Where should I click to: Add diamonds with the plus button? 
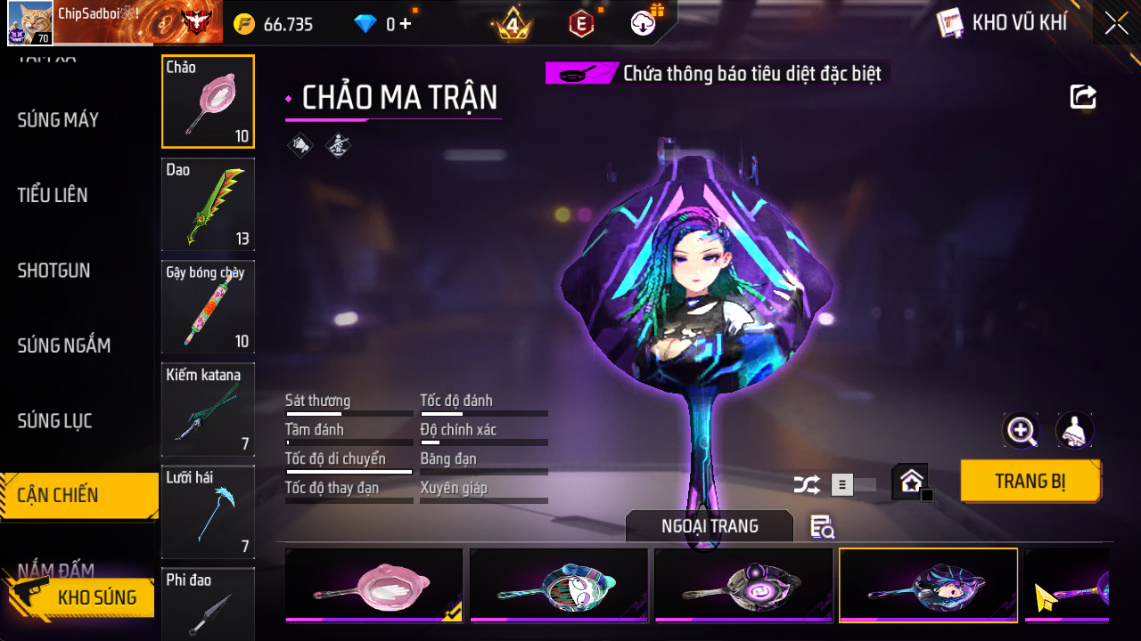(x=405, y=24)
